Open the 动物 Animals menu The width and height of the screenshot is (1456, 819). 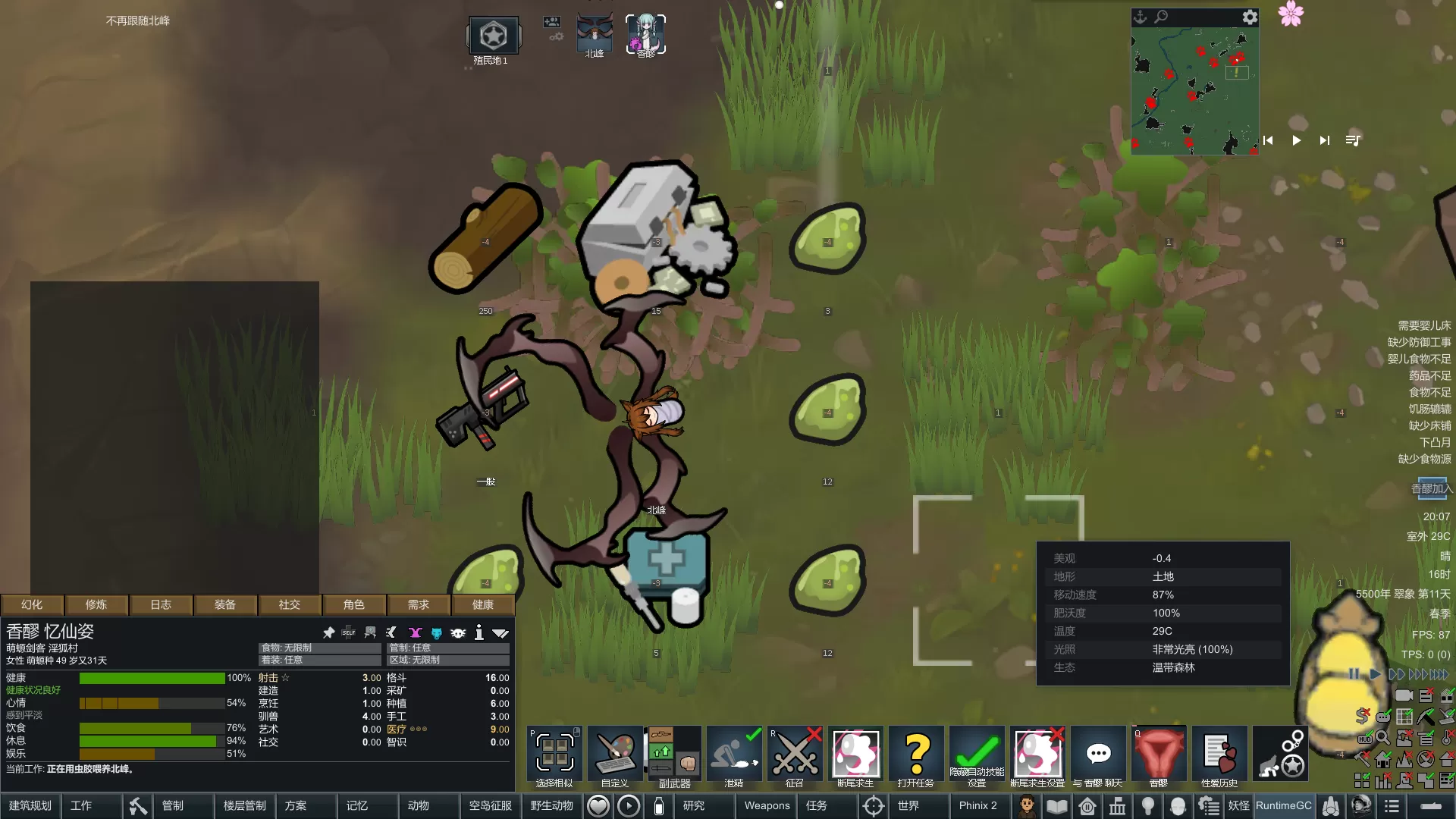[x=419, y=805]
